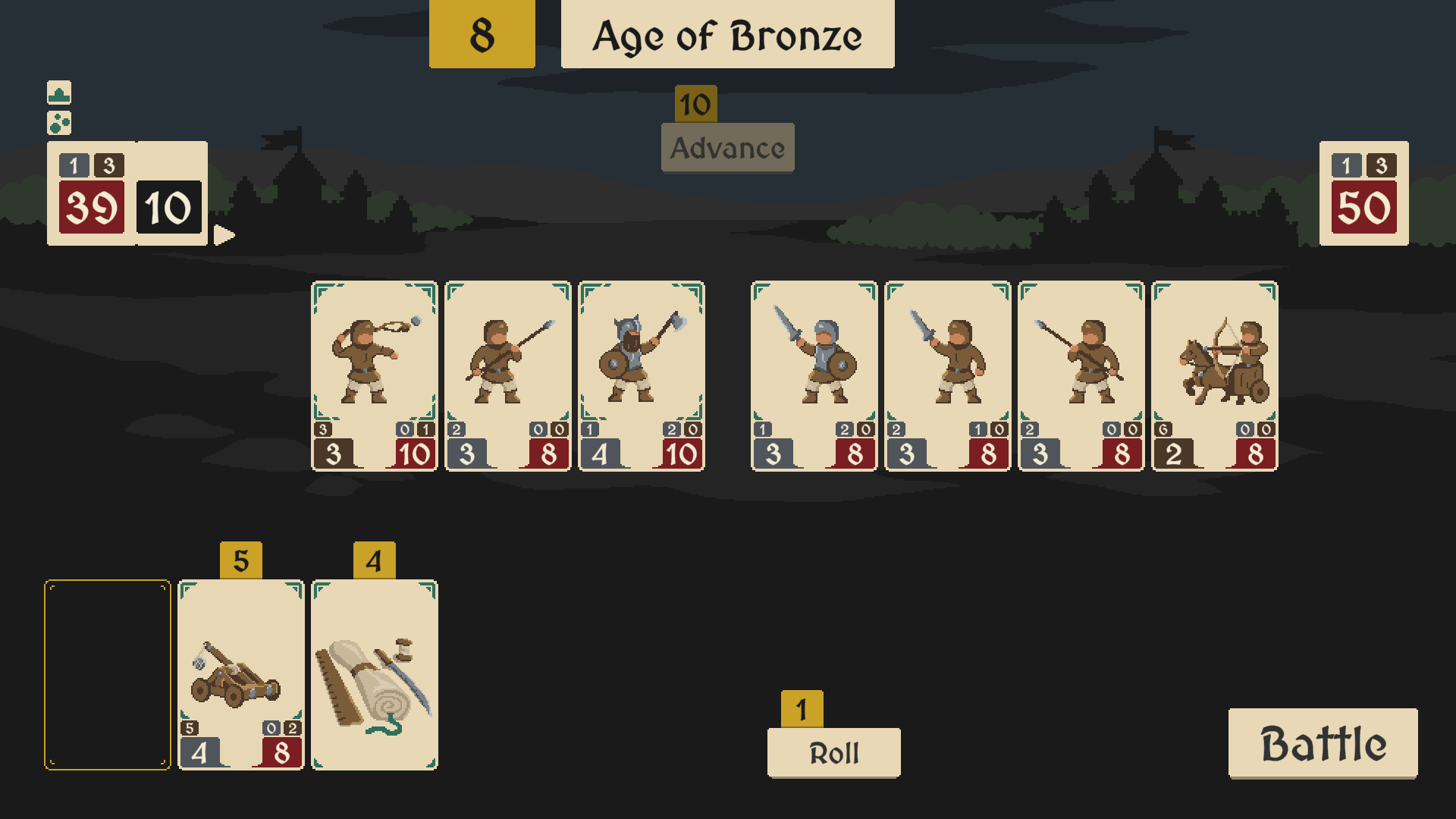1456x819 pixels.
Task: Click the enemy health display showing 50
Action: point(1363,206)
